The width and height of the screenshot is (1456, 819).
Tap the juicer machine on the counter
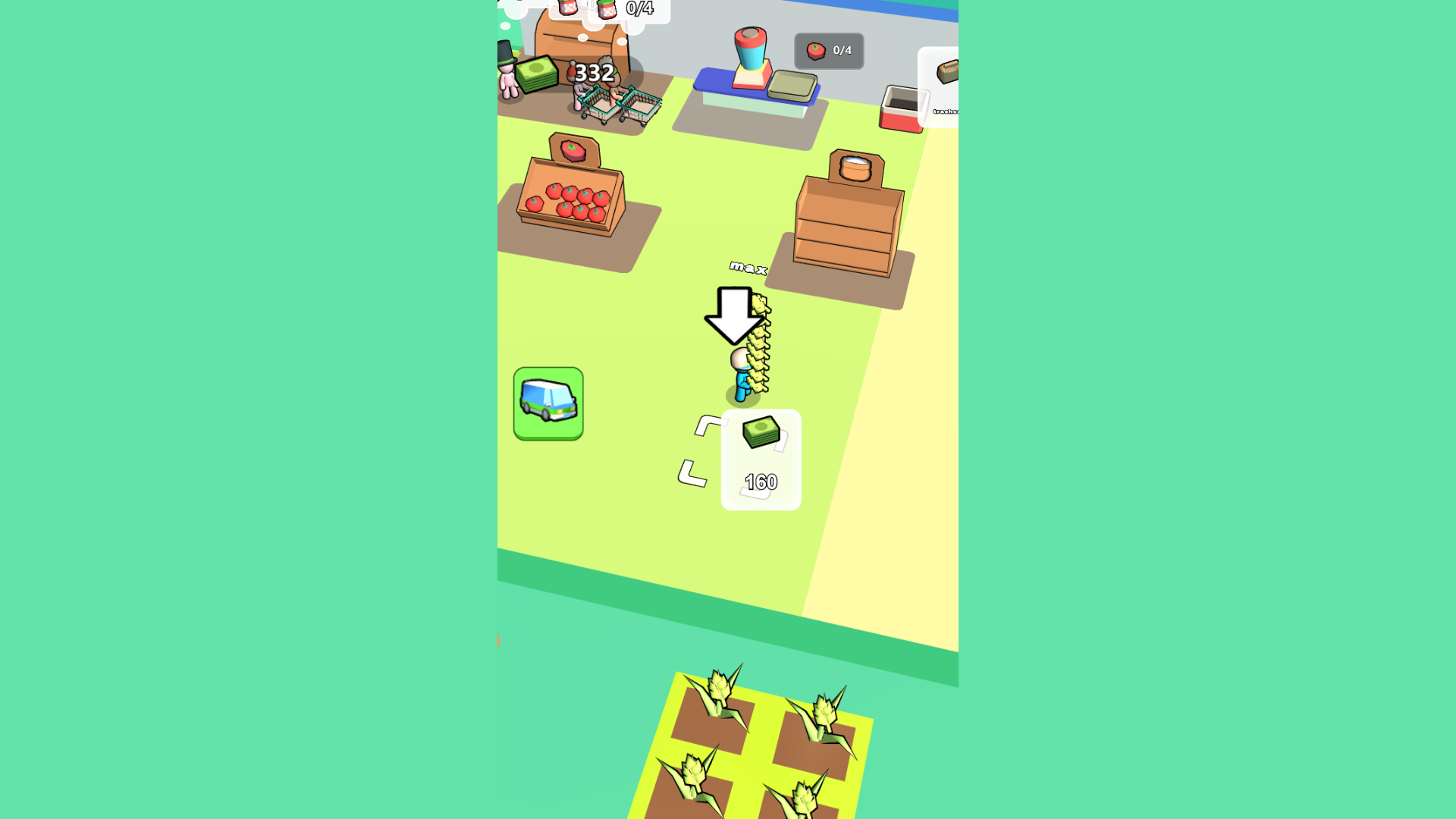751,57
